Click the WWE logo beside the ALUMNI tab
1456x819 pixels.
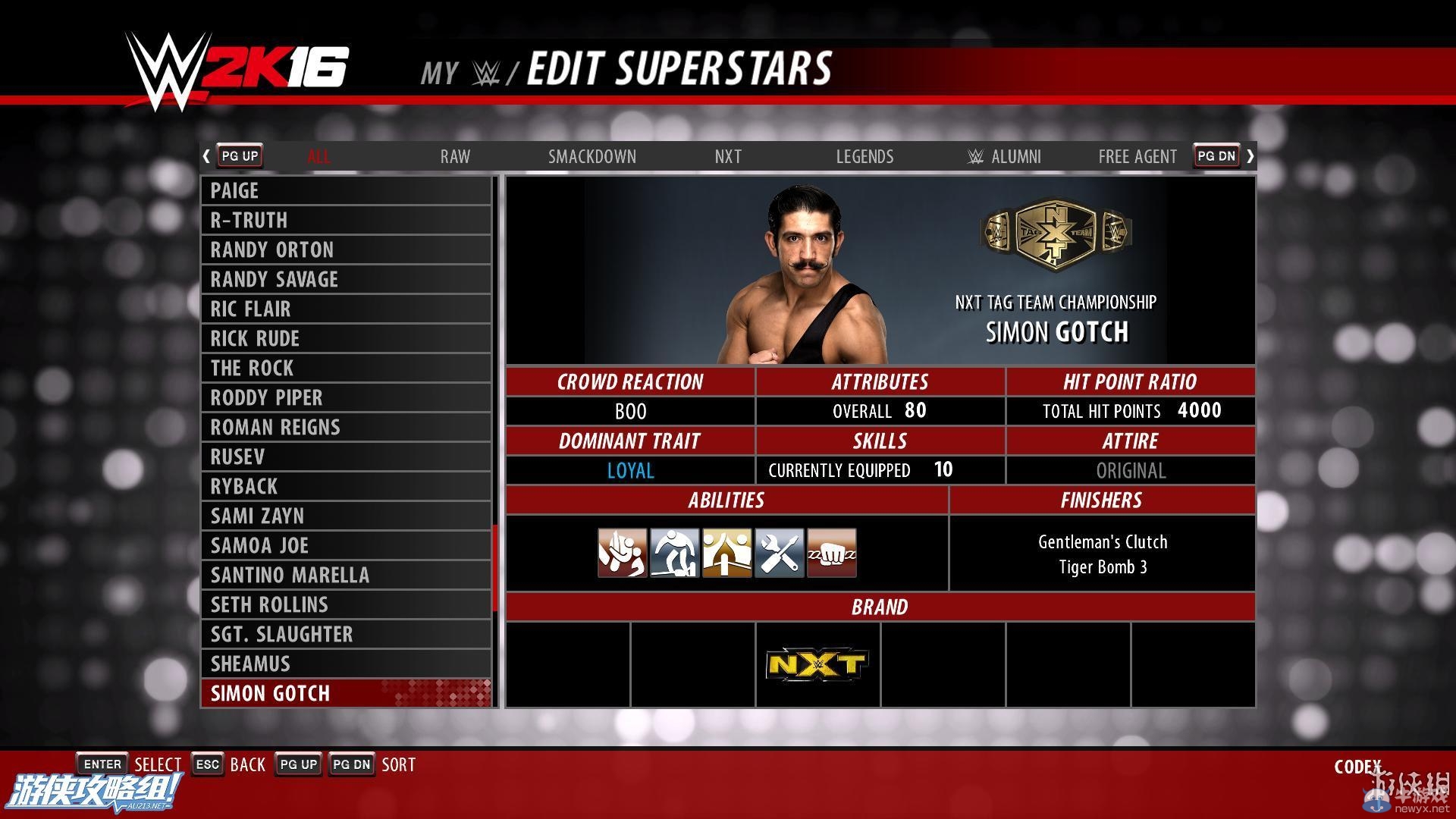tap(973, 157)
